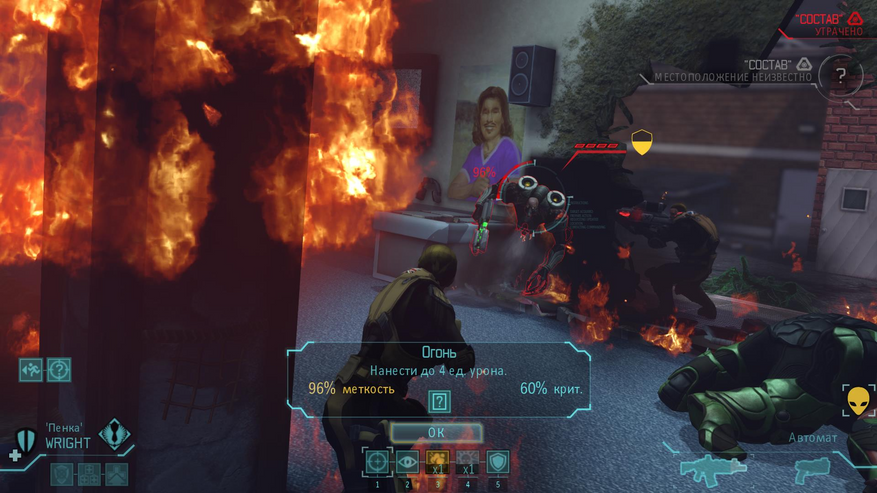877x493 pixels.
Task: Choose the greyed-out ability in slot 4
Action: click(467, 462)
